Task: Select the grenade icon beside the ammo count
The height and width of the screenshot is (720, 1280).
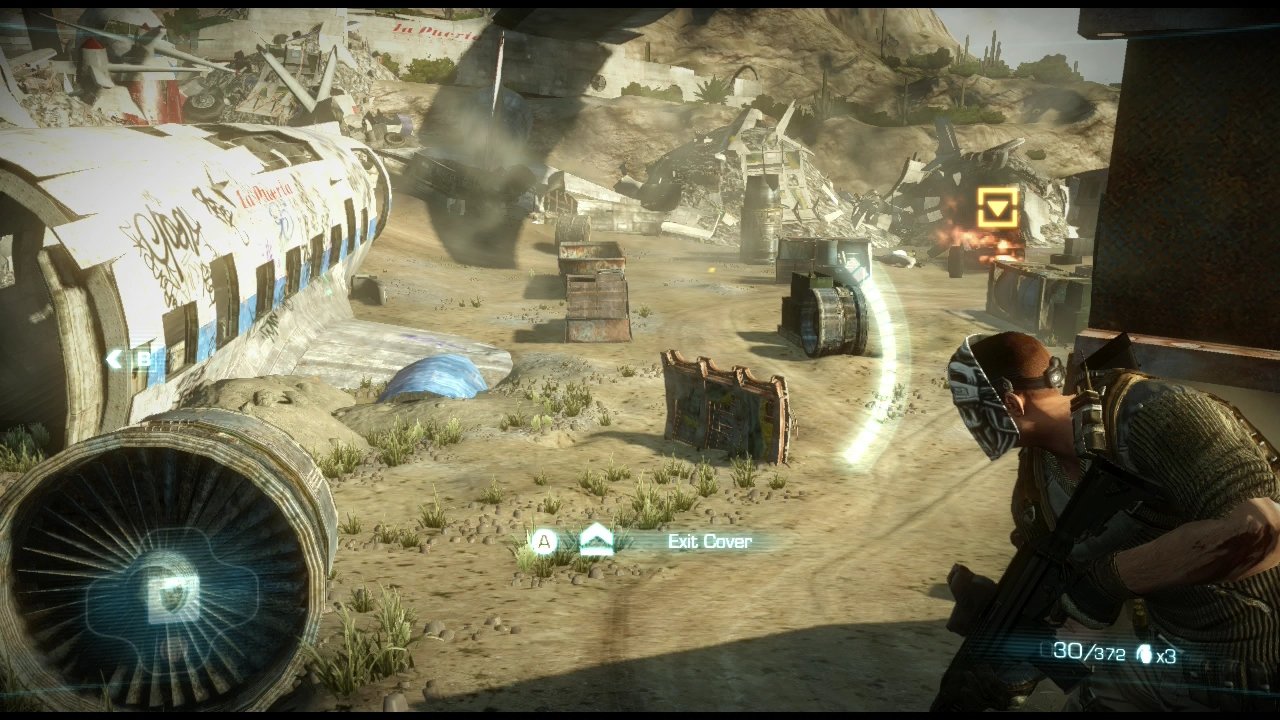Action: click(x=1144, y=655)
